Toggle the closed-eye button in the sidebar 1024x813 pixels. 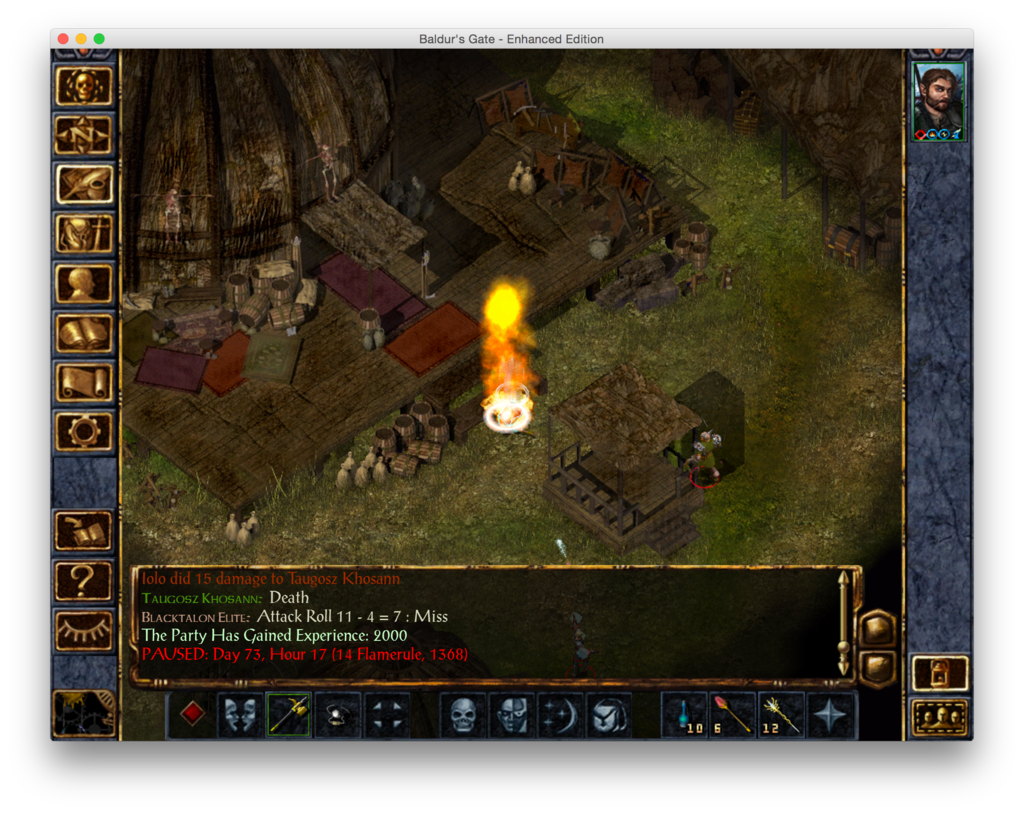tap(84, 630)
